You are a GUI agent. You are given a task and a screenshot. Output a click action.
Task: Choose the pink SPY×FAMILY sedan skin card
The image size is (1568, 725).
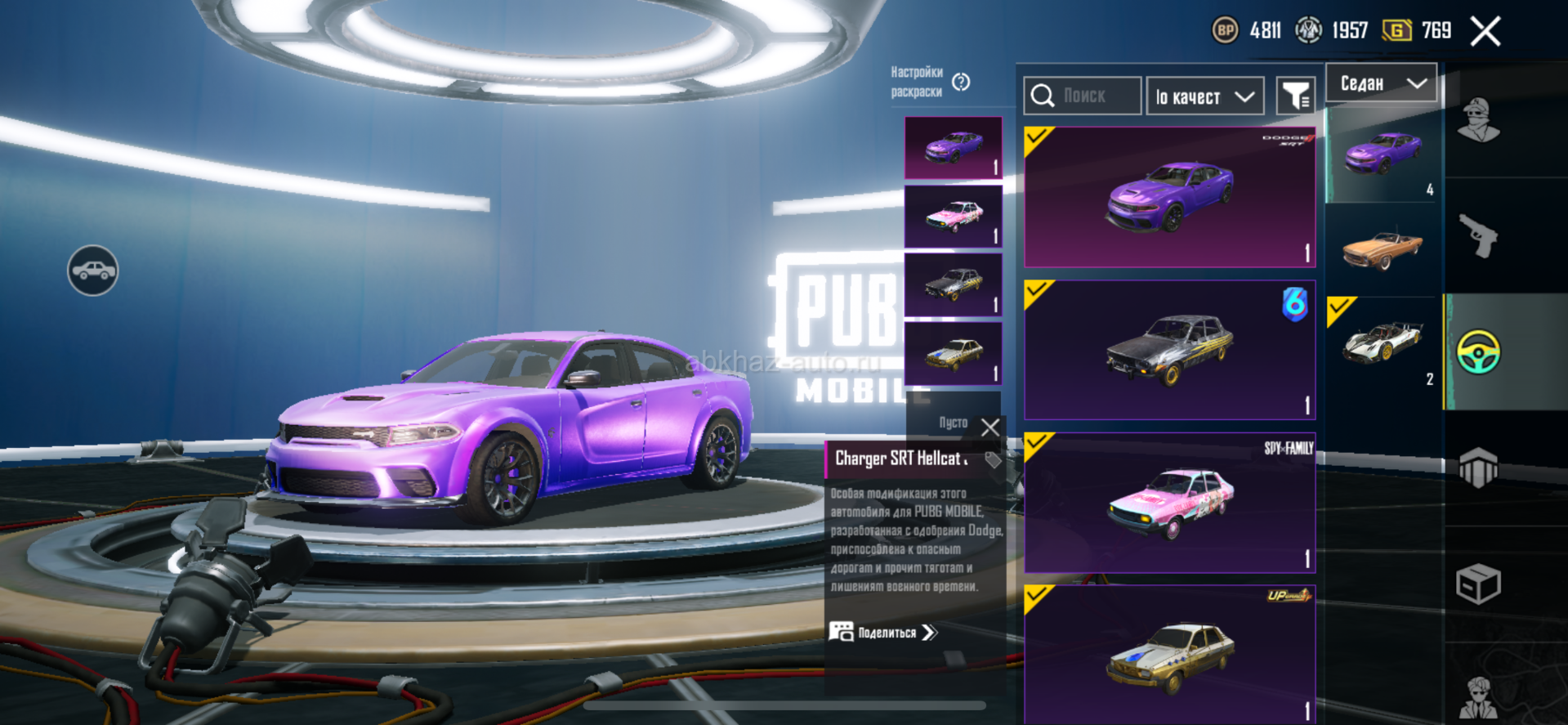click(1169, 503)
